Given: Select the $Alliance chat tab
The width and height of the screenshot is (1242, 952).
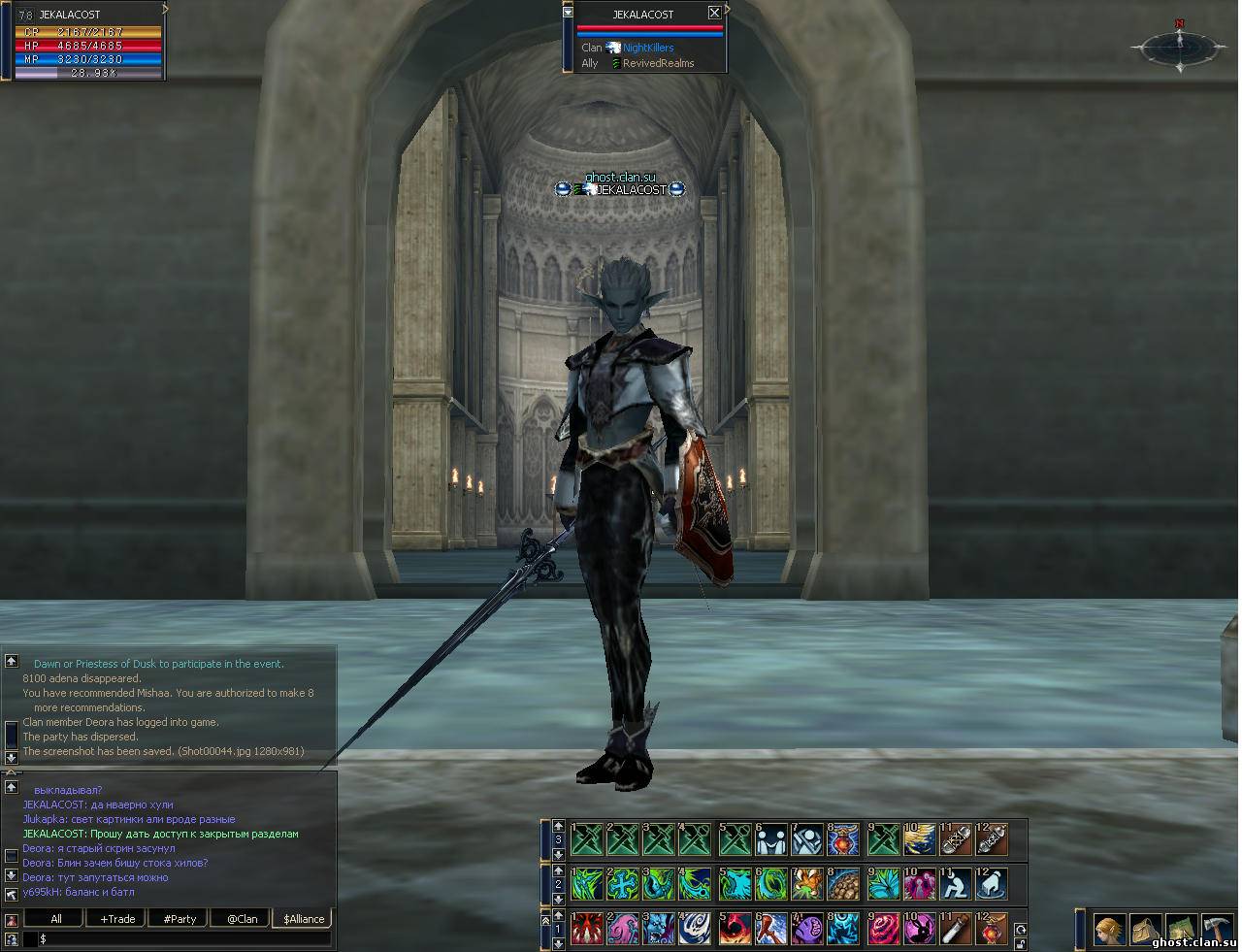Looking at the screenshot, I should 304,918.
